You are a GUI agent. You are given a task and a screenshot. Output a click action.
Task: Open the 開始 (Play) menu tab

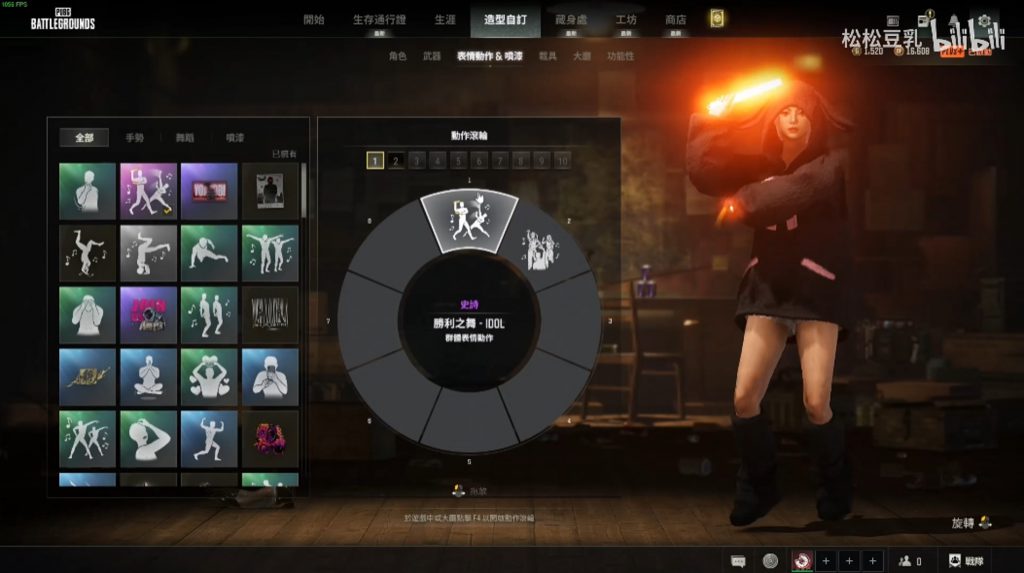(x=313, y=19)
